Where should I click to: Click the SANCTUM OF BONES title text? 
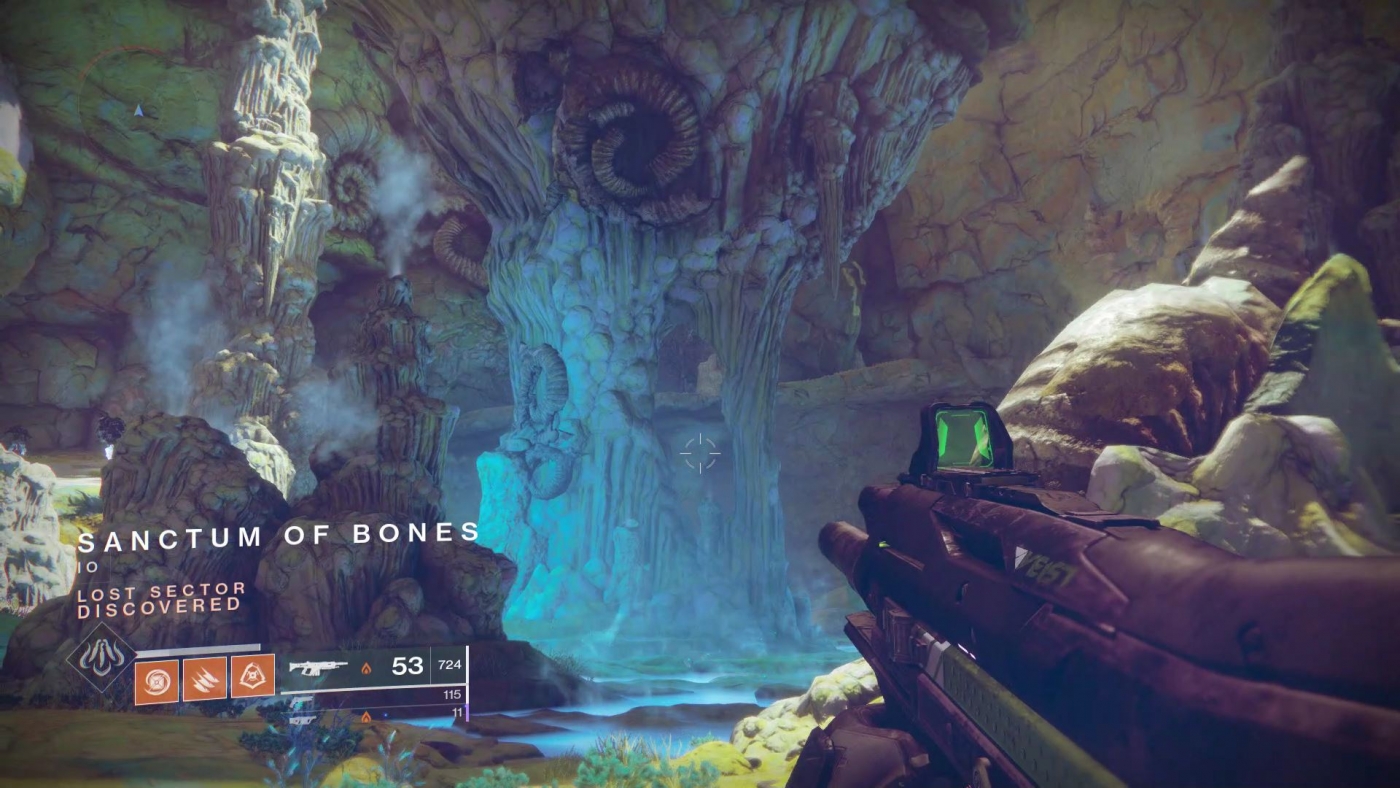point(280,536)
